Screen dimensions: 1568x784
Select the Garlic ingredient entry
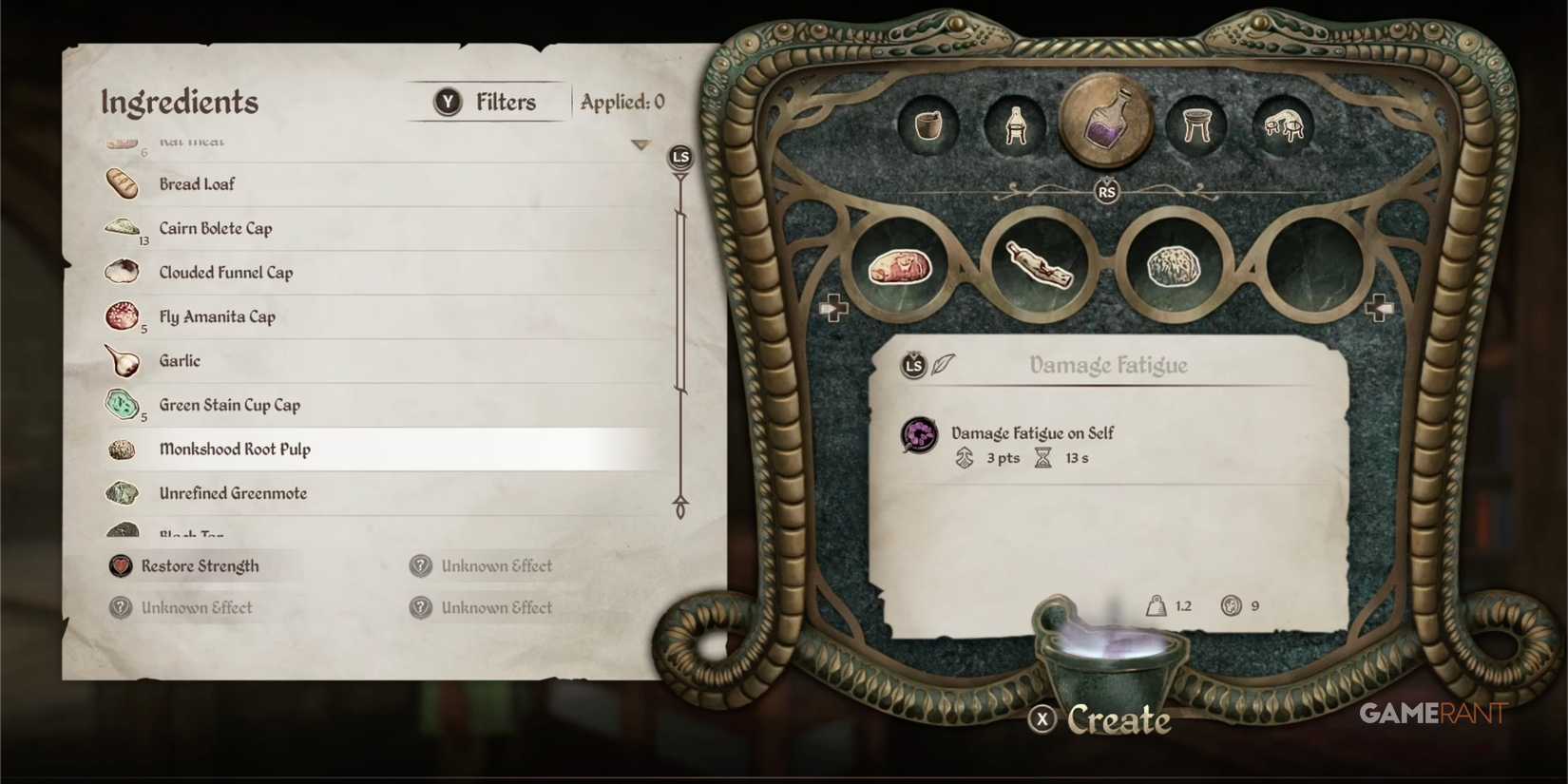(x=180, y=361)
